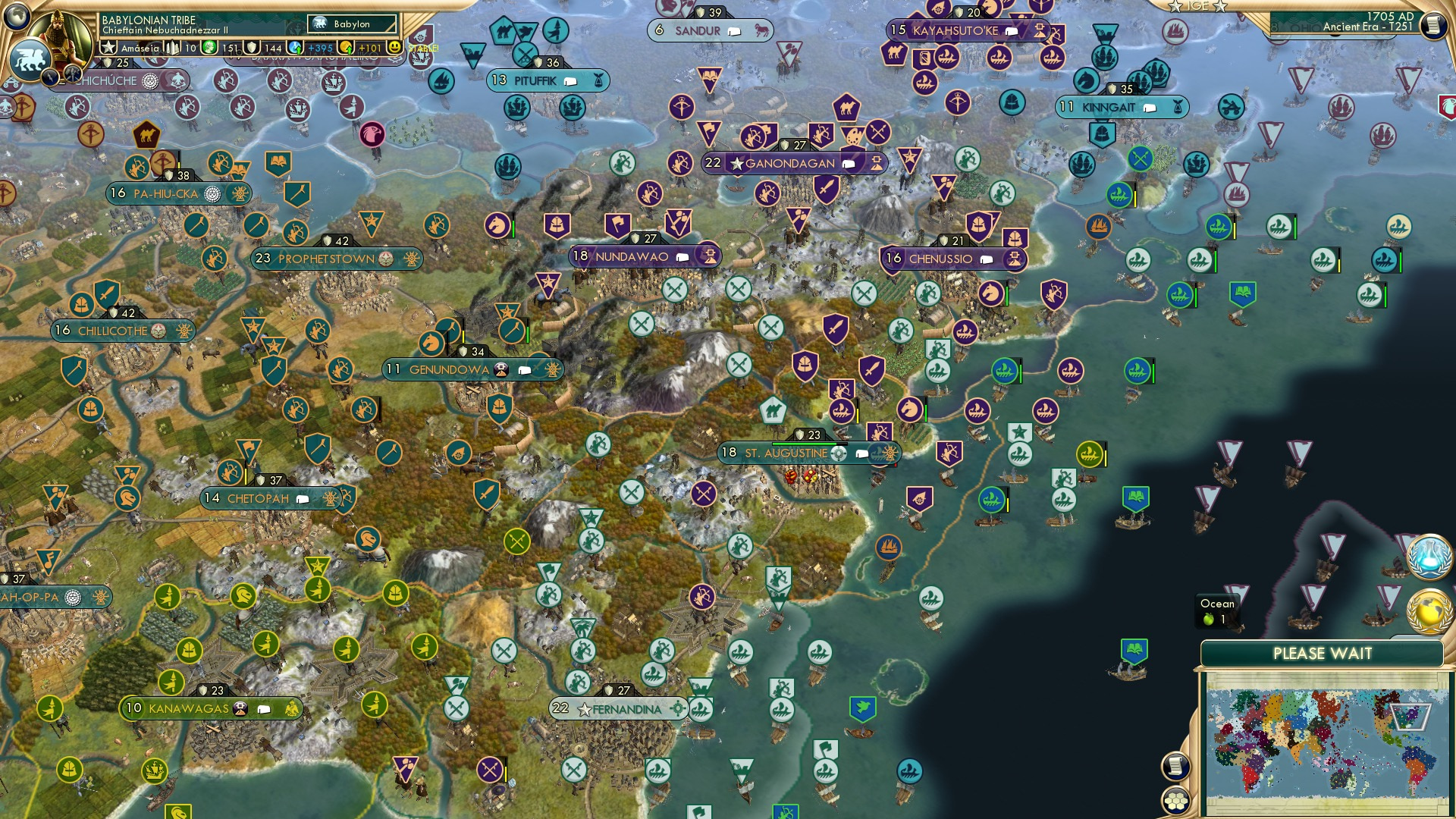1456x819 pixels.
Task: Open the Babylon civilization dropdown panel
Action: pos(351,24)
